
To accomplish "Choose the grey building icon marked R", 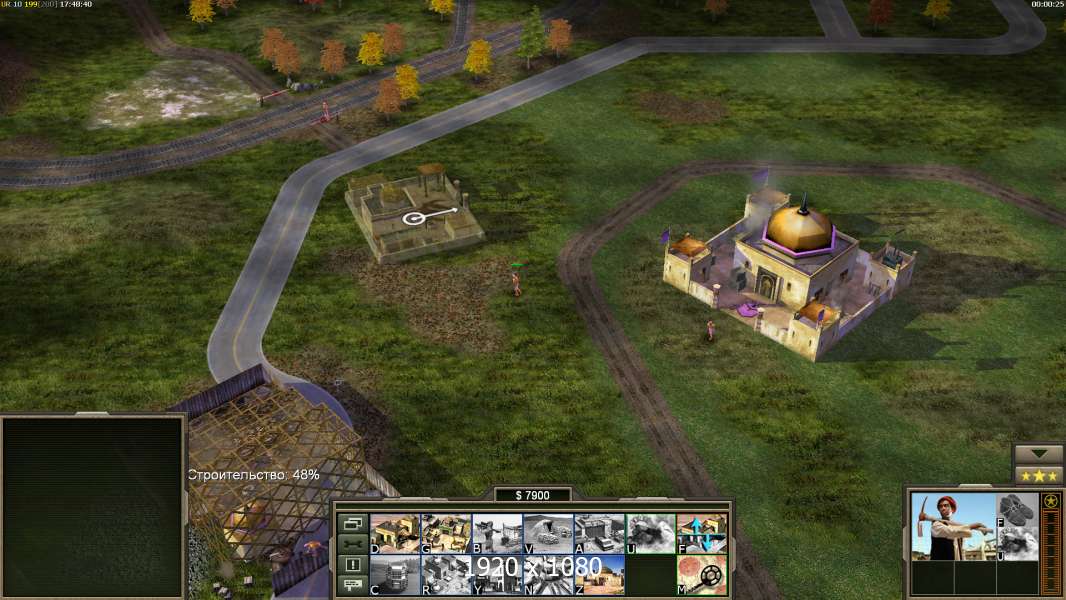I will click(446, 574).
